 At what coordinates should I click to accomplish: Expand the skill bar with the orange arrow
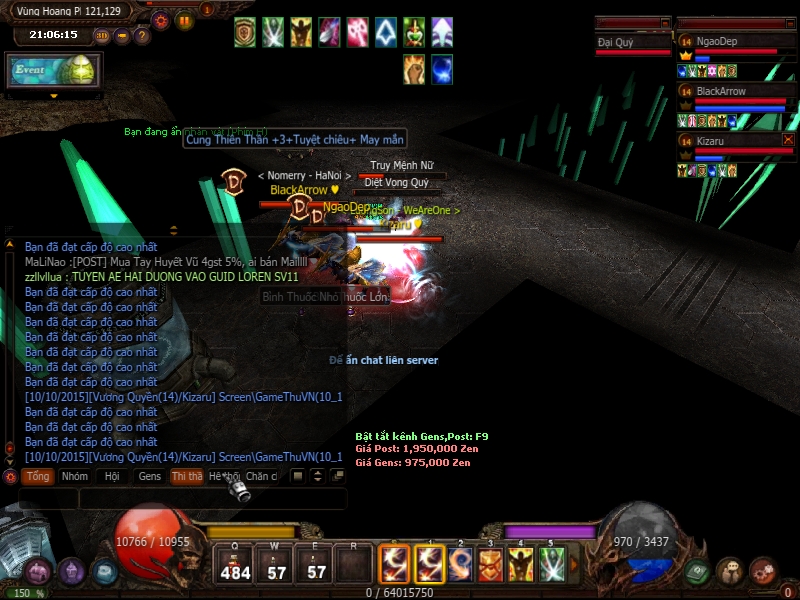[x=574, y=566]
